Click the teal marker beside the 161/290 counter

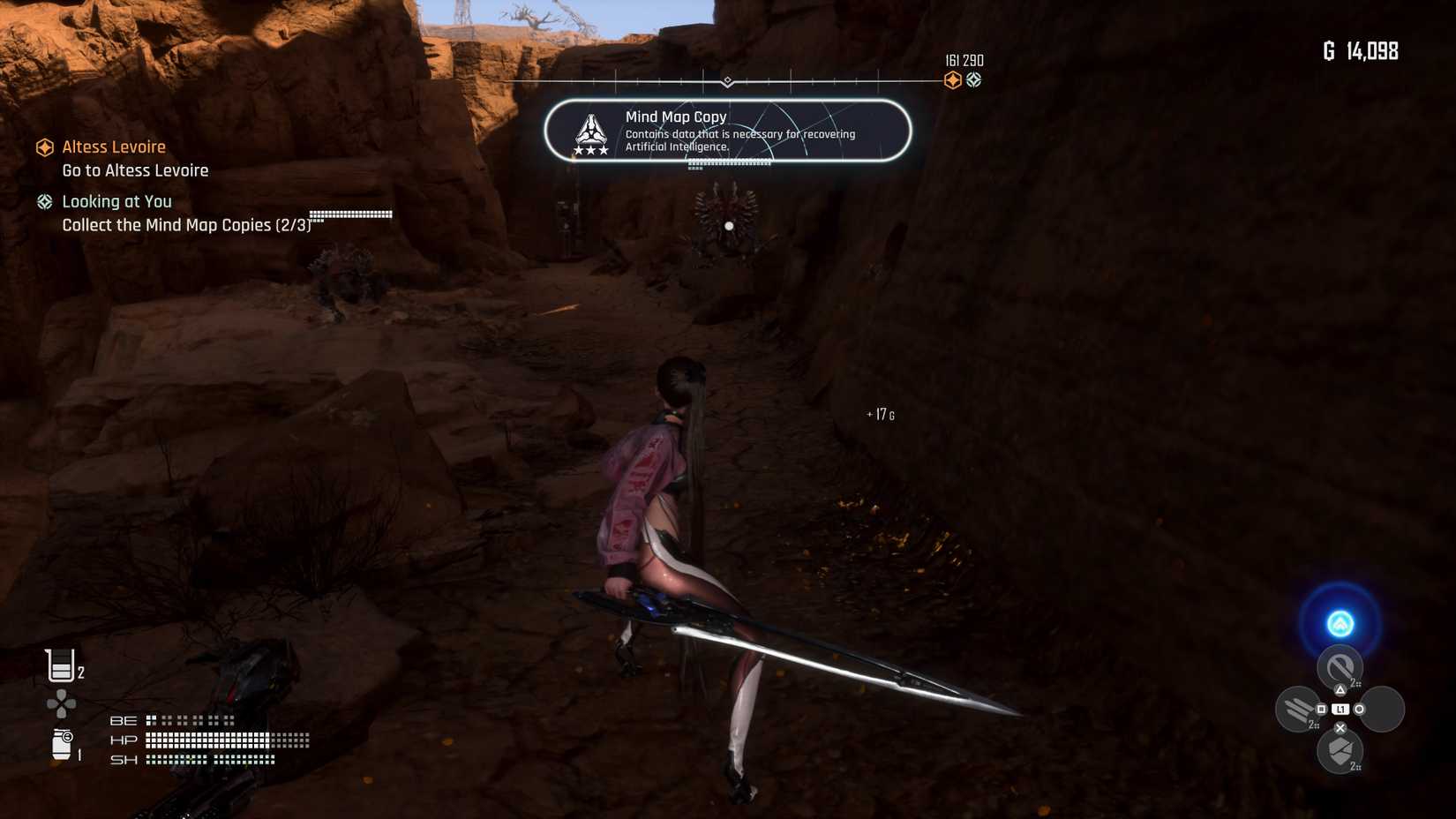pyautogui.click(x=974, y=80)
